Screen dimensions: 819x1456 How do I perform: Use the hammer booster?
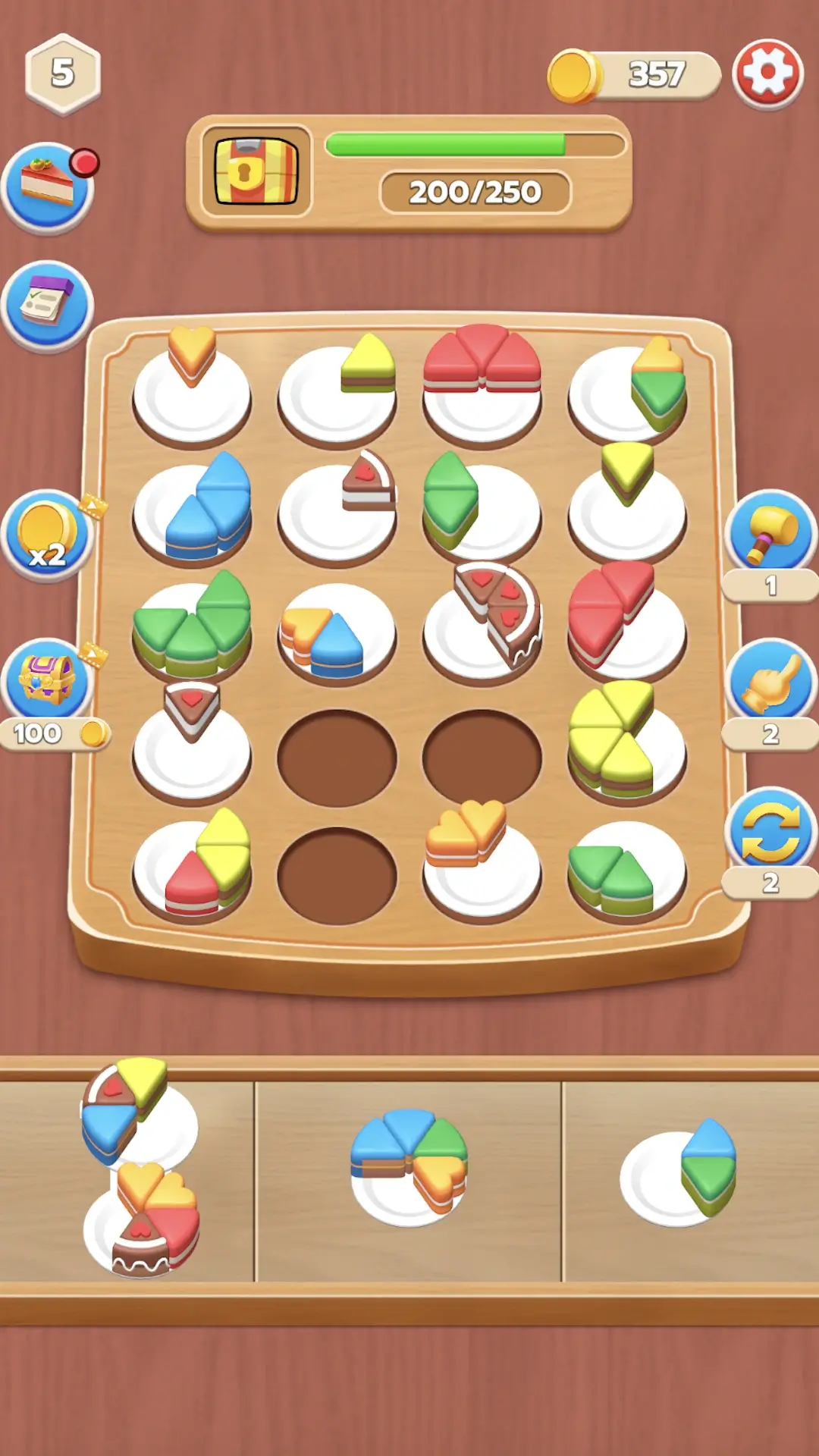(x=770, y=535)
